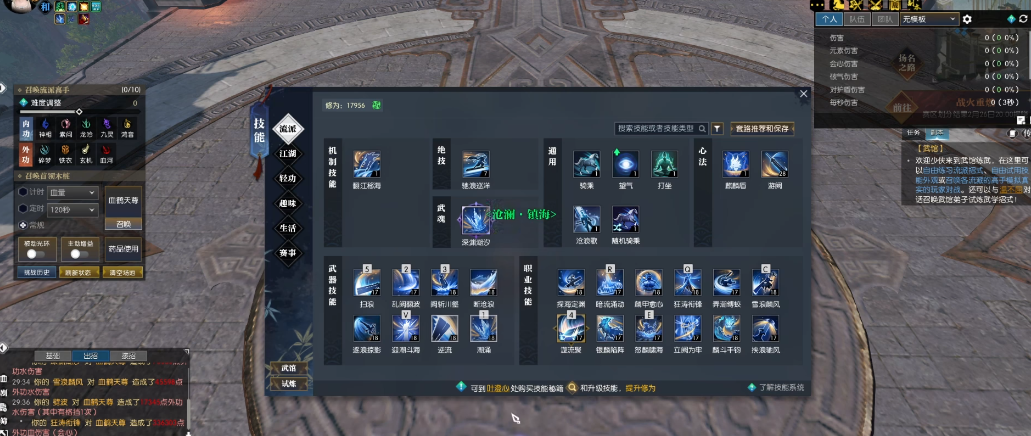Viewport: 1031px width, 436px height.
Task: Select the 翻江截海 mechanism skill icon
Action: point(366,164)
